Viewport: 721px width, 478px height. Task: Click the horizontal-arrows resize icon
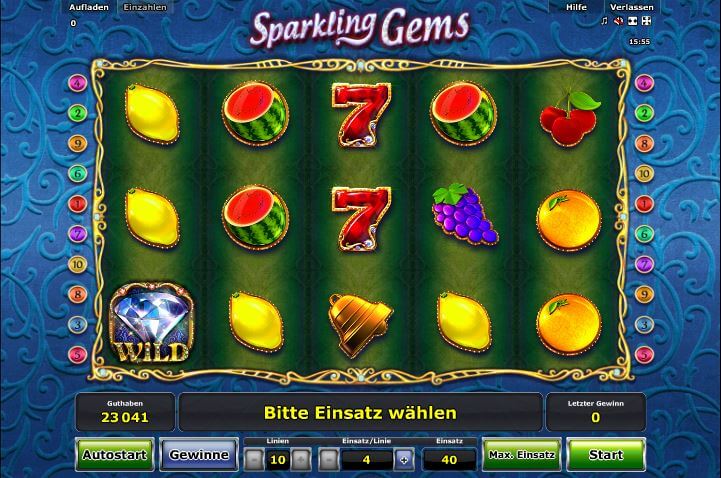(633, 21)
